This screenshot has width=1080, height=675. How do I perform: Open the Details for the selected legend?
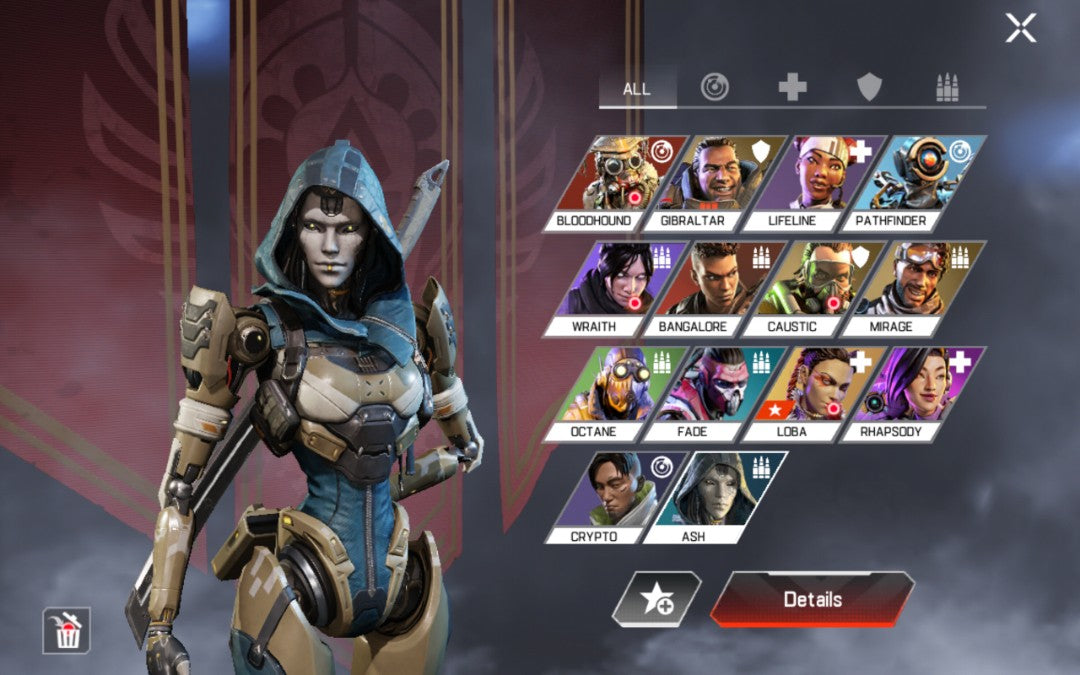[x=812, y=599]
